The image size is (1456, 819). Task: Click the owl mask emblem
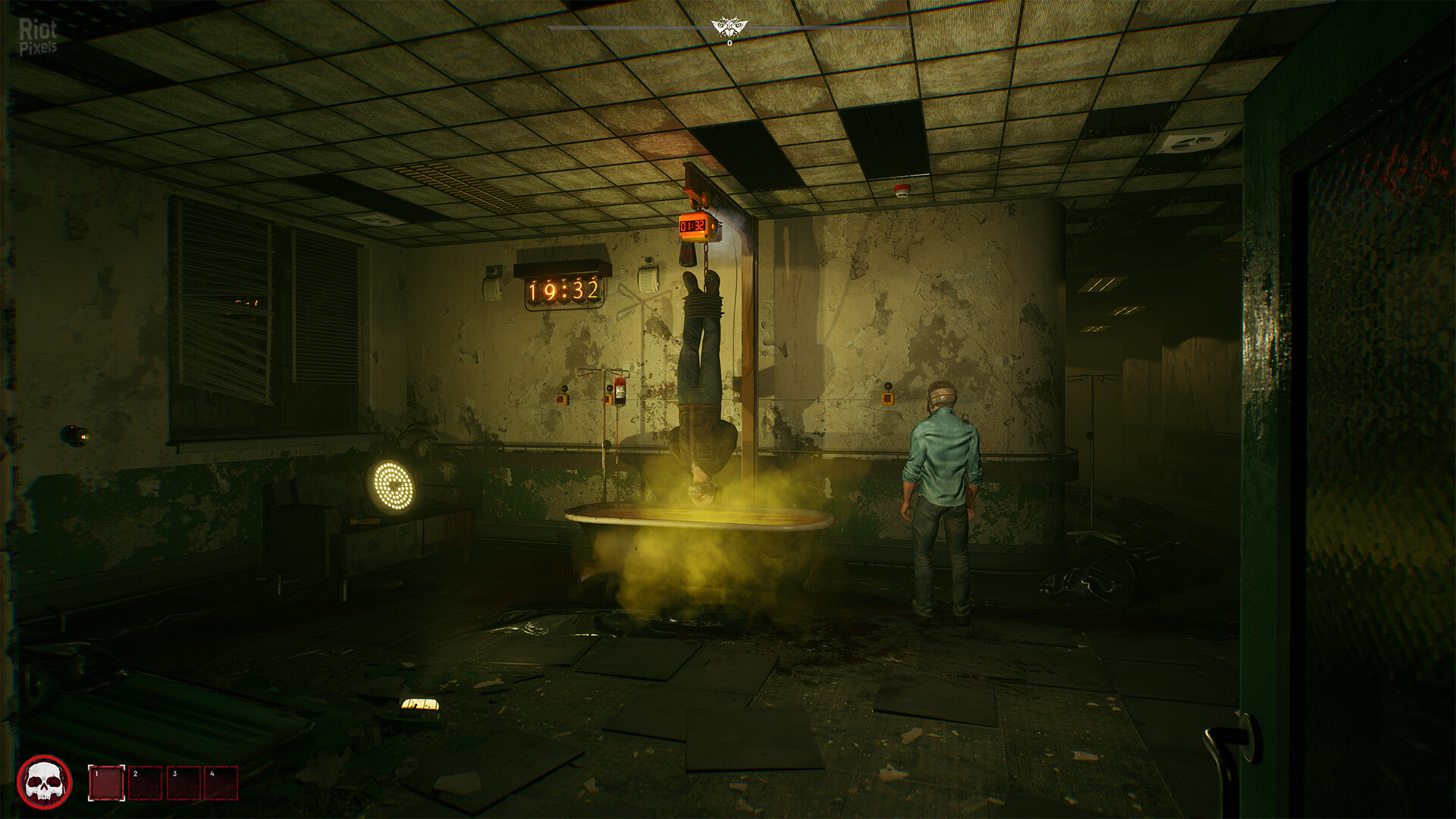pyautogui.click(x=730, y=29)
